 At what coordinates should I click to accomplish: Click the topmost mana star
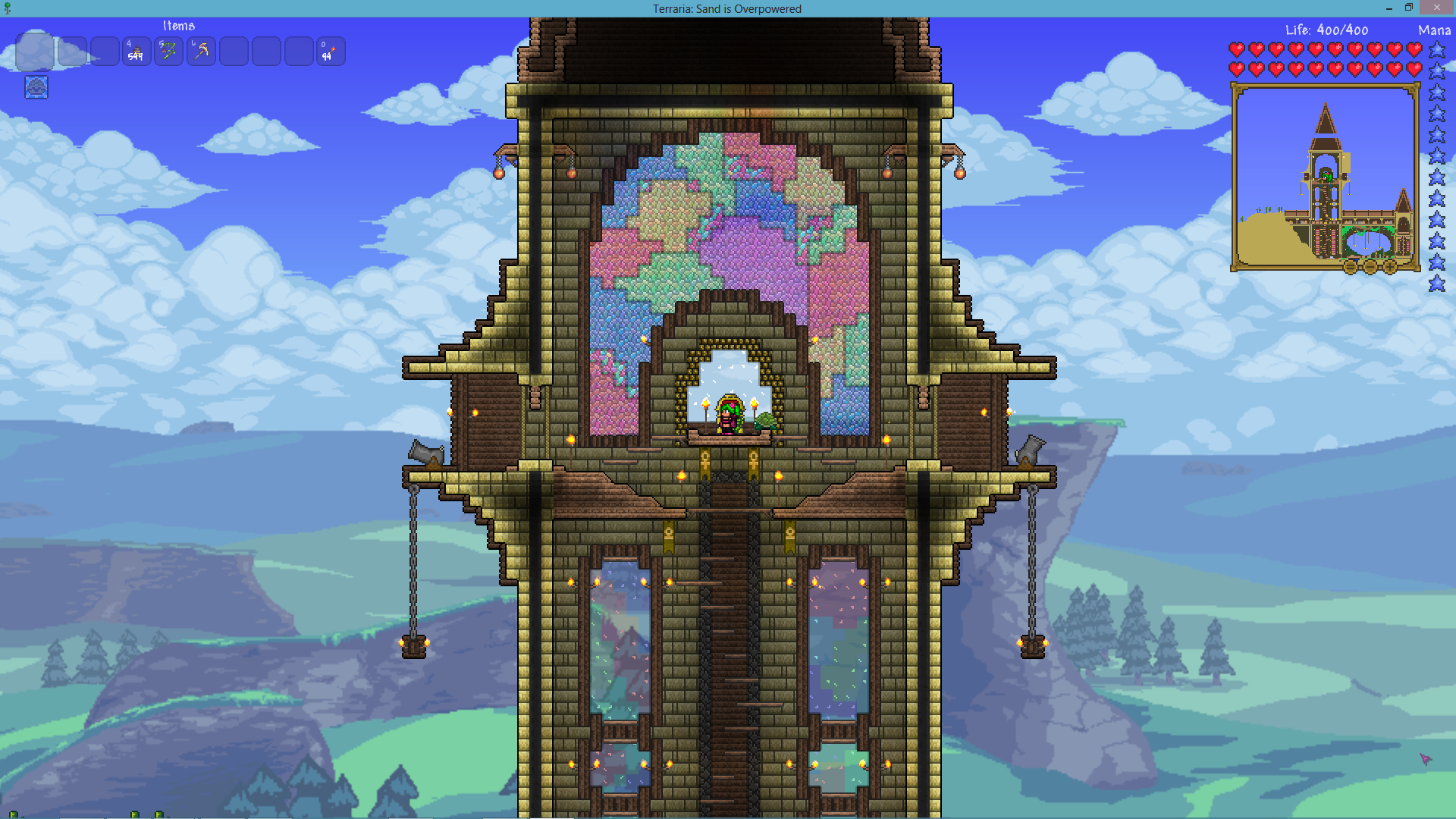(1436, 50)
